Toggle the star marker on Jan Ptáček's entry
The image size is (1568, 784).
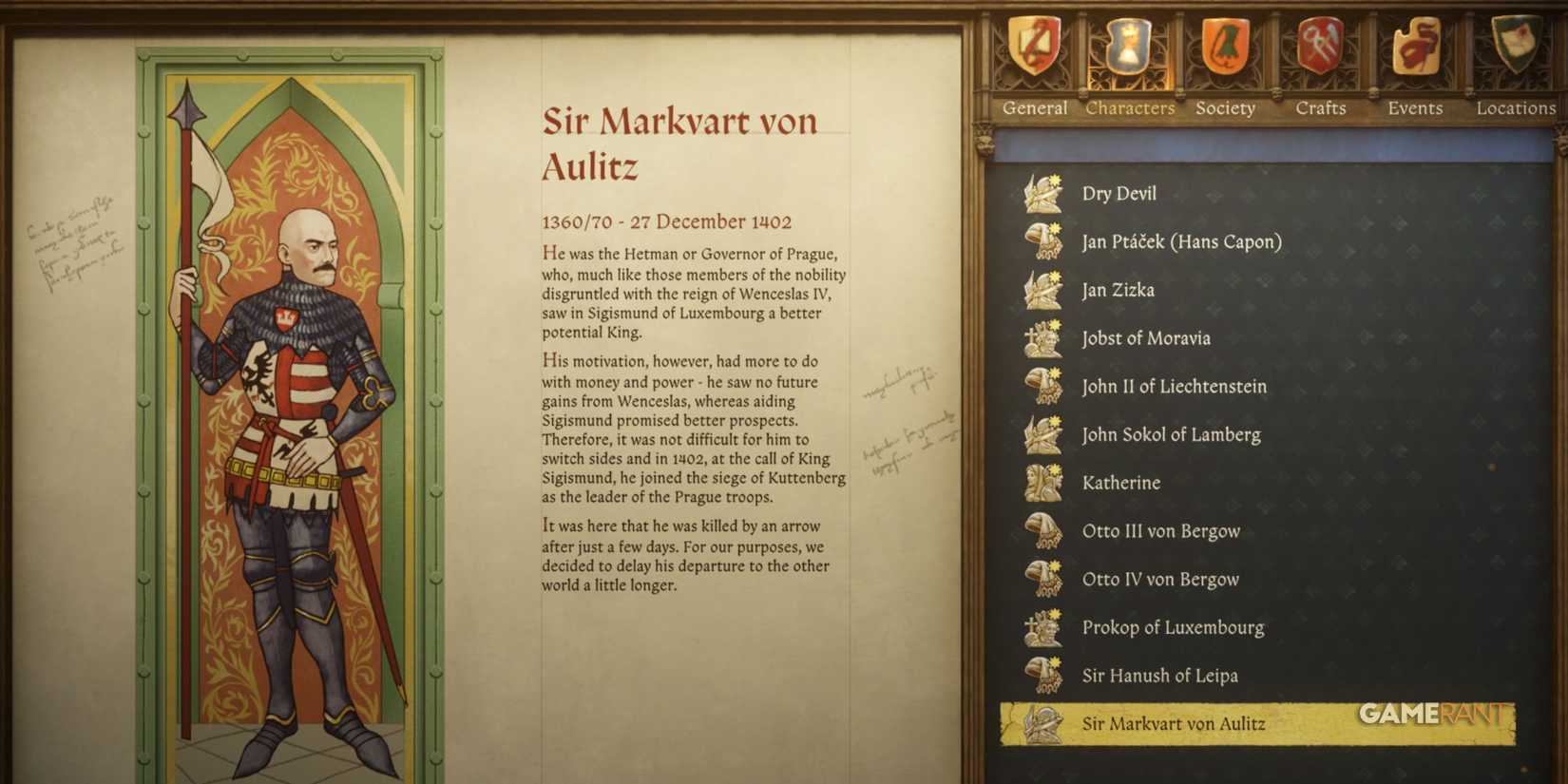1057,230
